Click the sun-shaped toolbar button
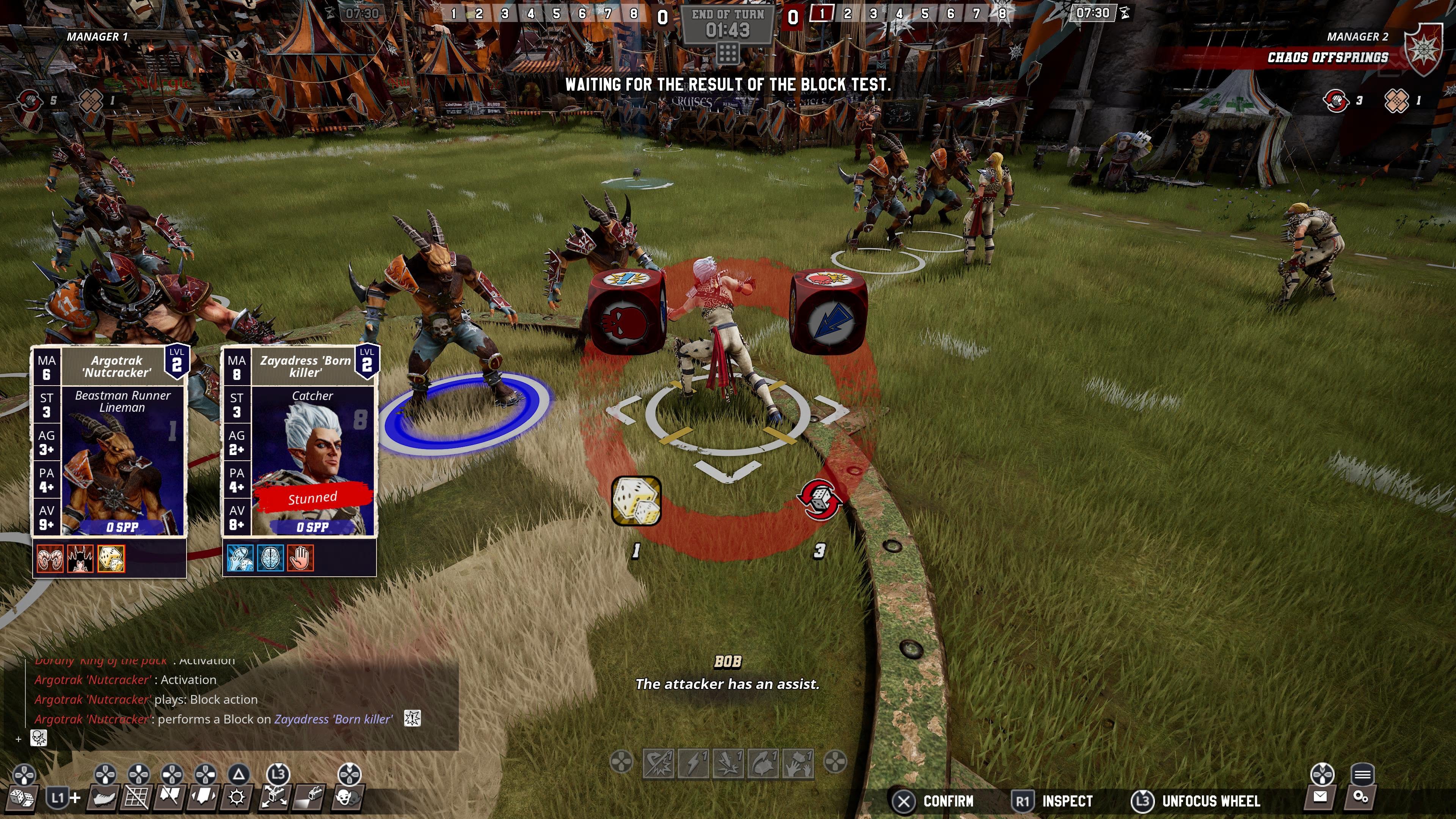Viewport: 1456px width, 819px height. tap(237, 797)
